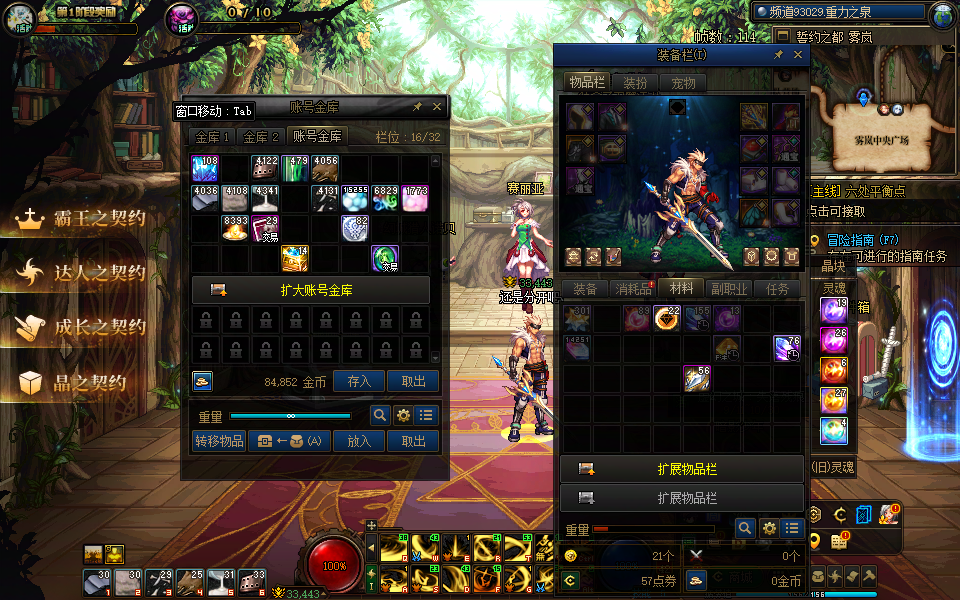
Task: Show the 任务 quest items tab
Action: click(777, 289)
